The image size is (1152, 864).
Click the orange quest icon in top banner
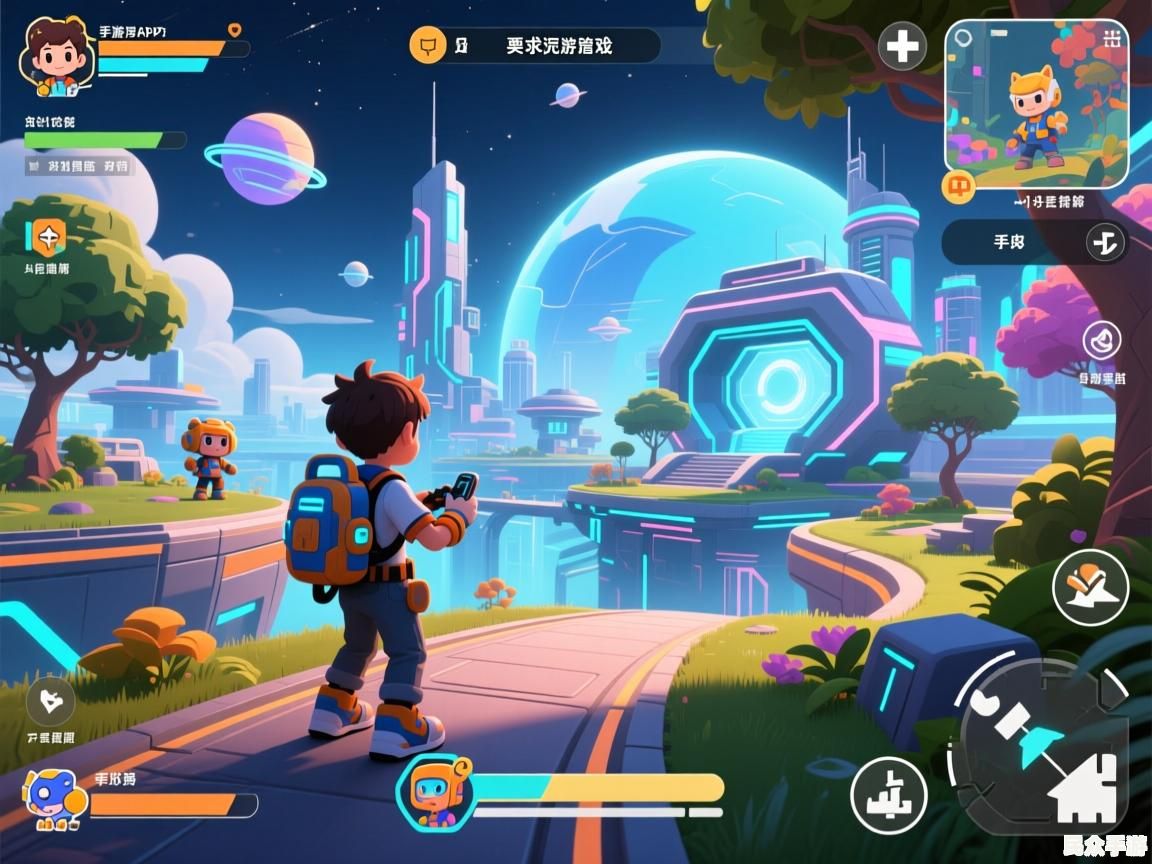tap(428, 45)
